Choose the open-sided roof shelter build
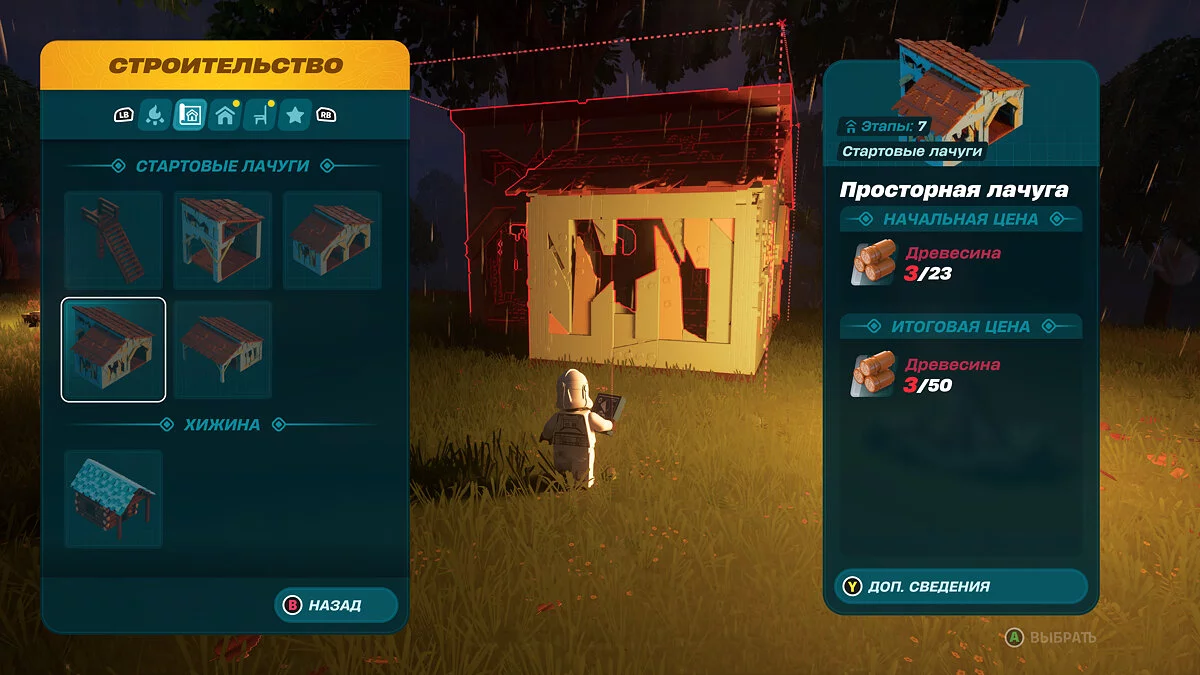This screenshot has height=675, width=1200. pyautogui.click(x=223, y=349)
